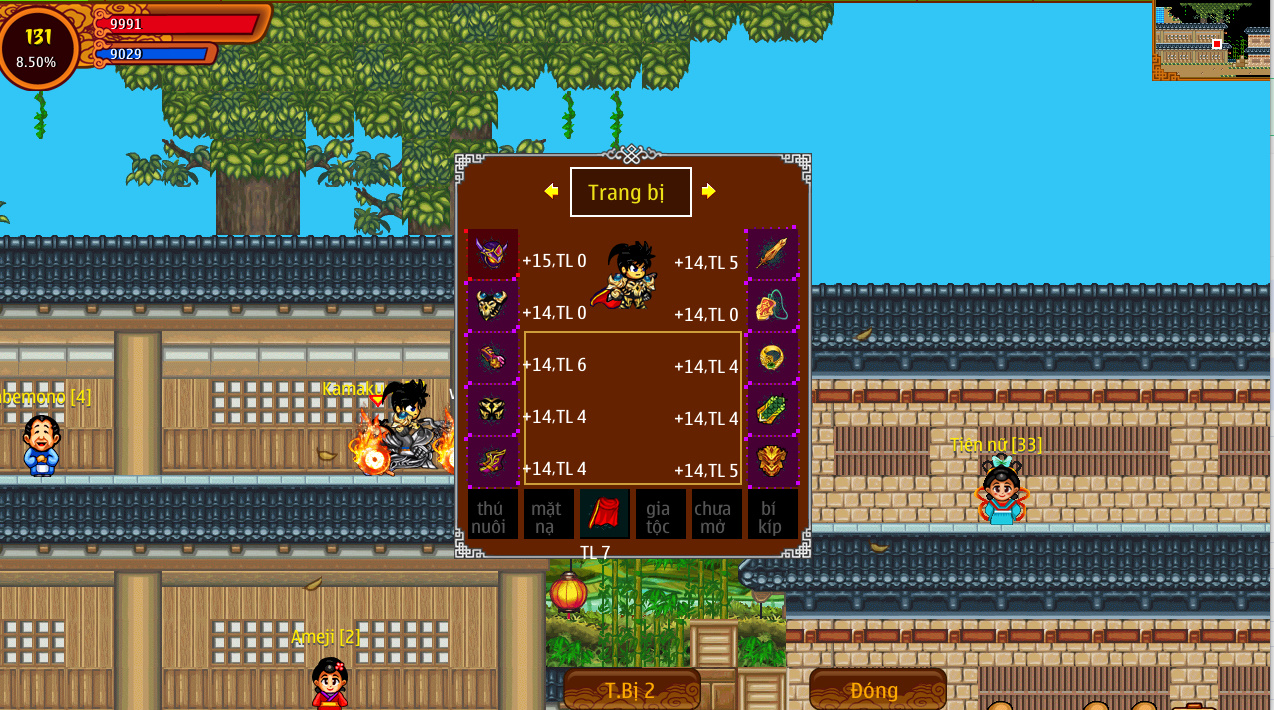Select the golden mask talisman slot
This screenshot has height=710, width=1274.
[772, 461]
